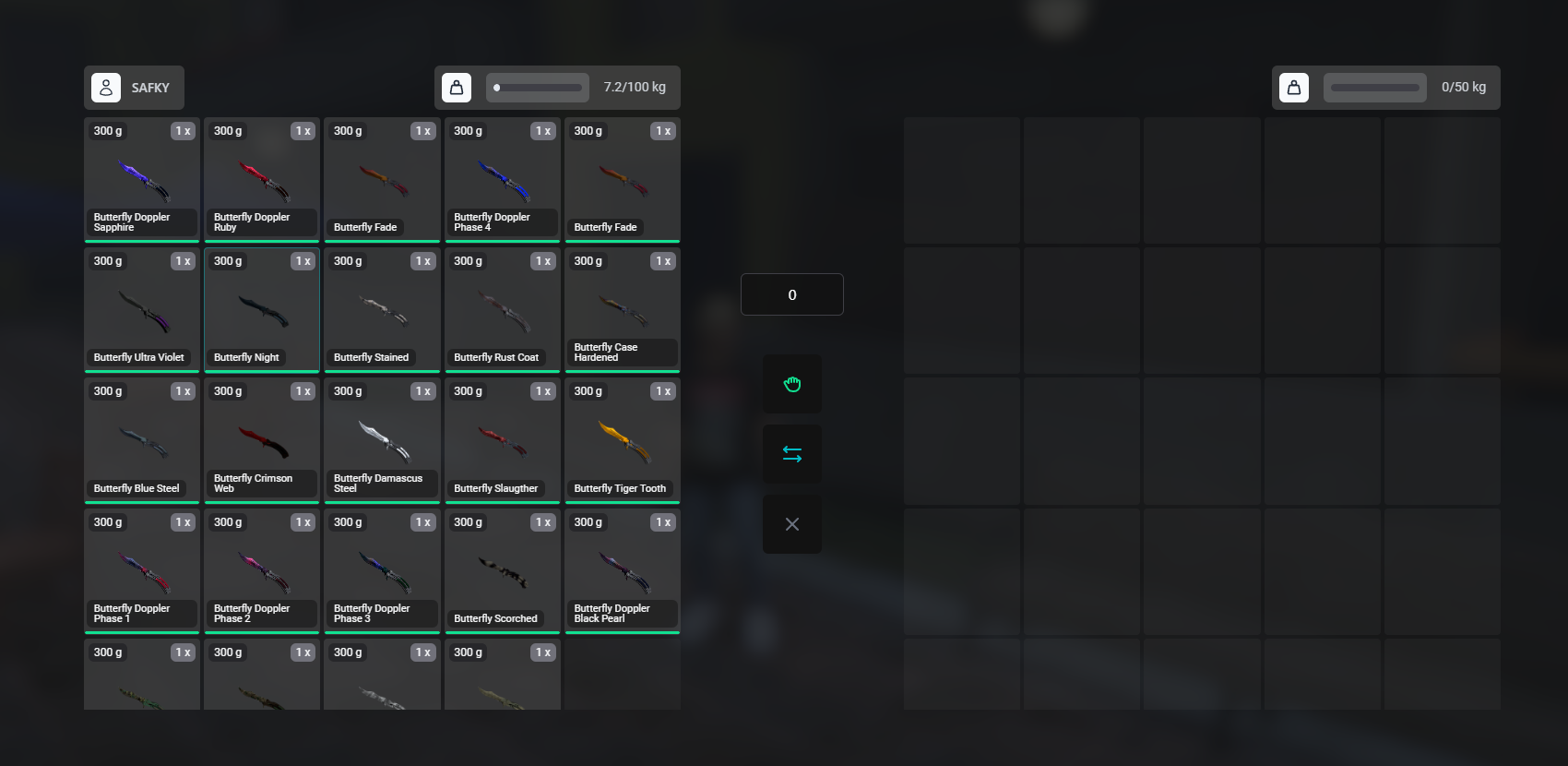Select the Butterfly Scorched knife
This screenshot has height=766, width=1568.
tap(502, 570)
